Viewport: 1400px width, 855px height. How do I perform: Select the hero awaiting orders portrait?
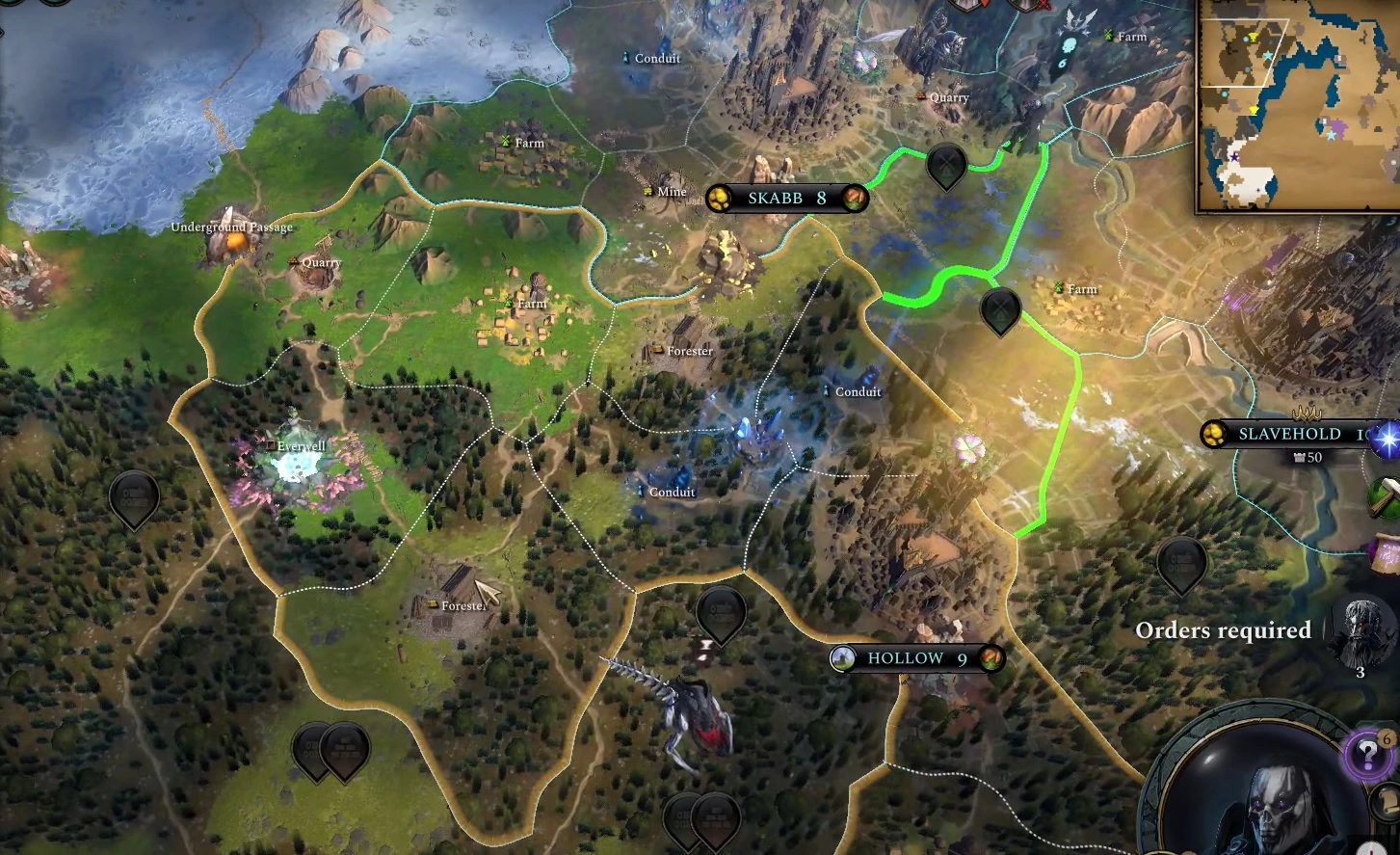pyautogui.click(x=1360, y=630)
